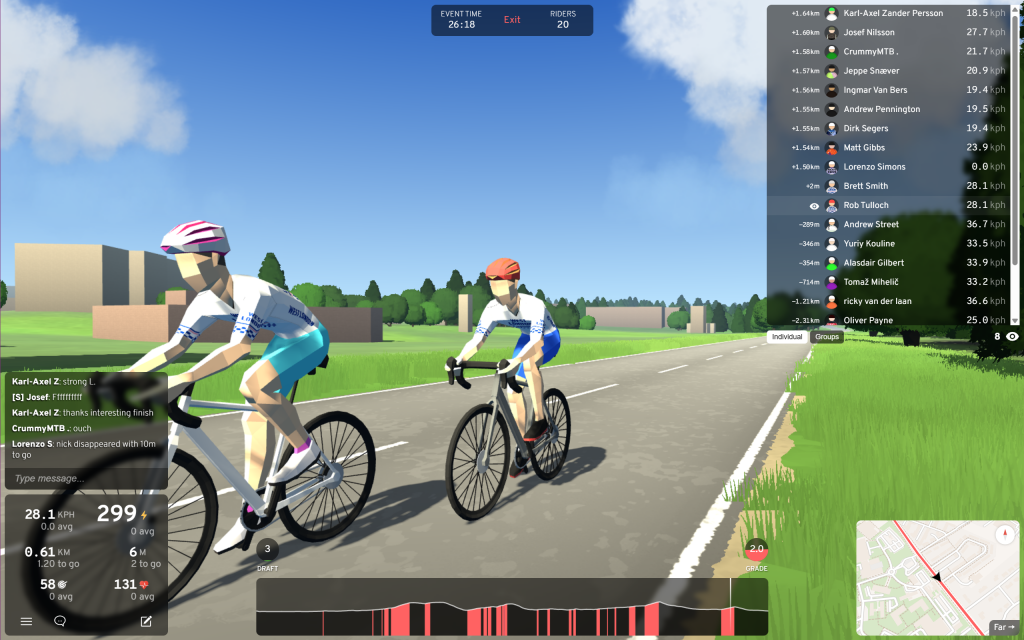Select Lorenzo Simons in the rider list
Viewport: 1024px width, 640px height.
[x=877, y=167]
